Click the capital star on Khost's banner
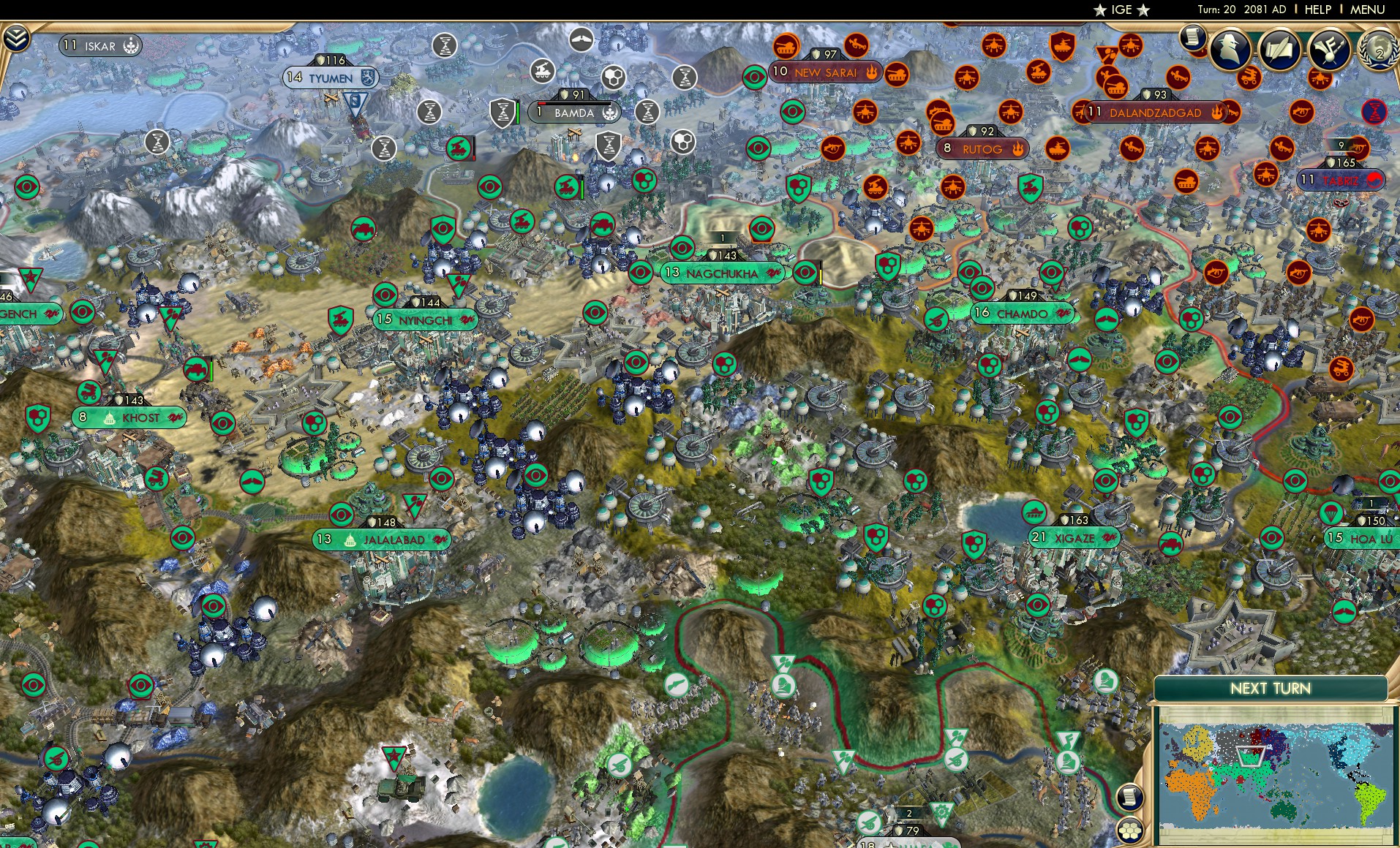The width and height of the screenshot is (1400, 848). 109,418
